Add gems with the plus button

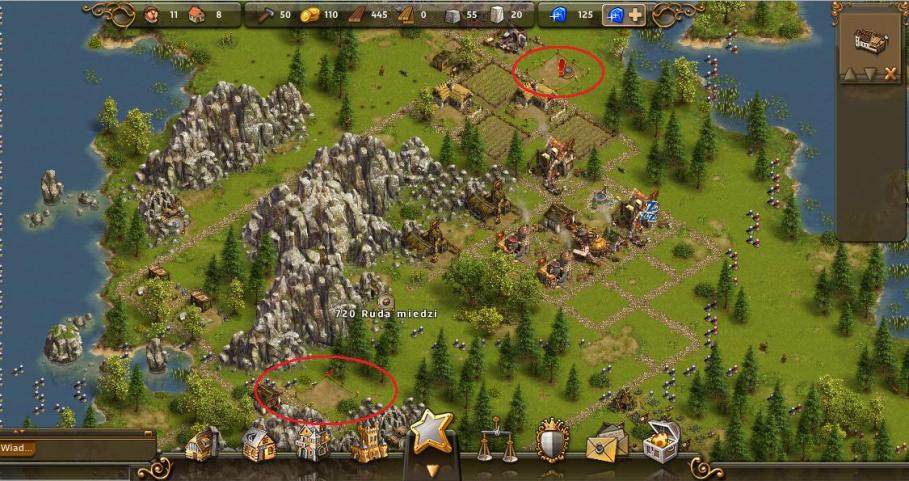[x=635, y=15]
